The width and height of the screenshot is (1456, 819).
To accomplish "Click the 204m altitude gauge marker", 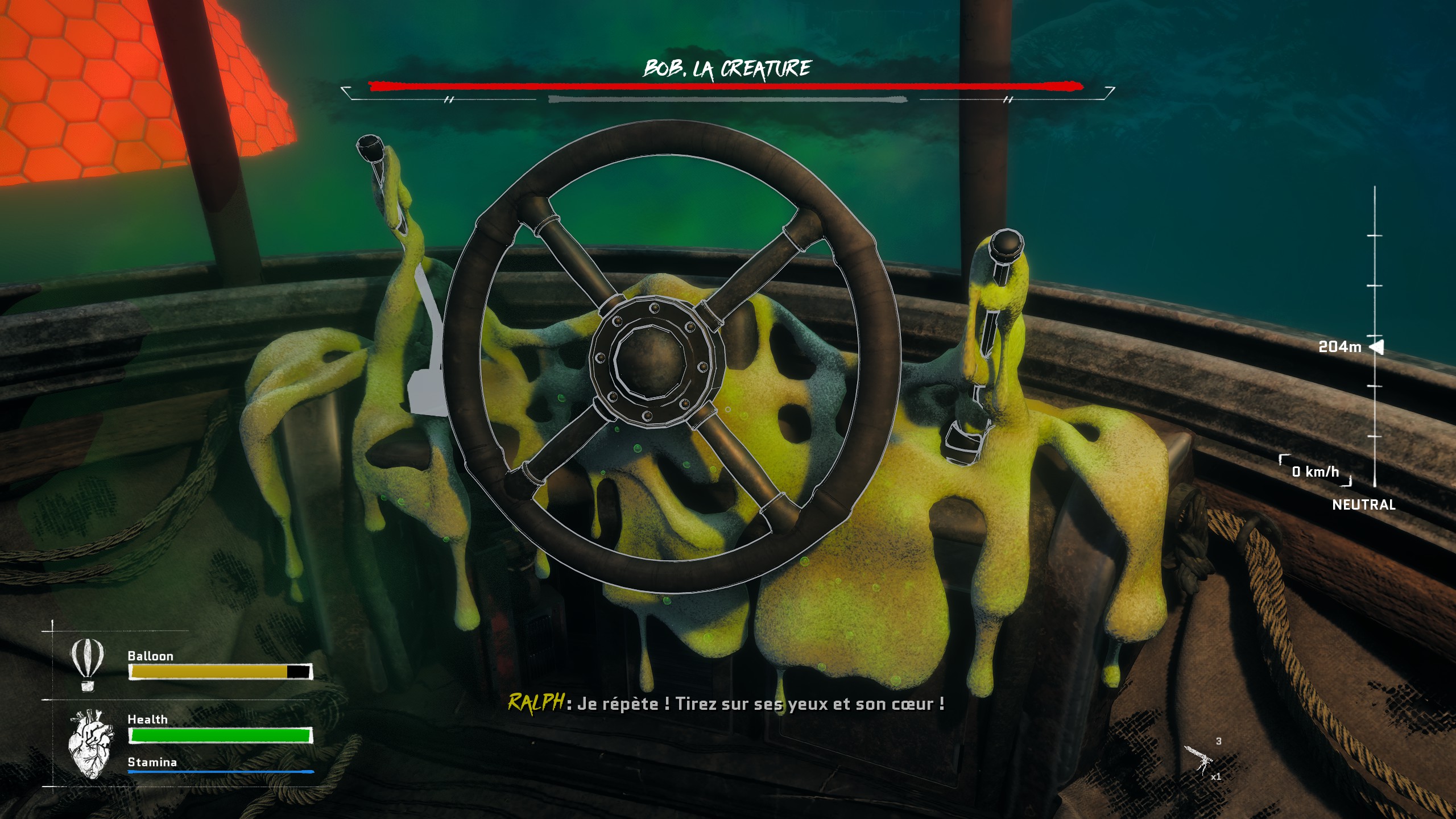I will pyautogui.click(x=1376, y=346).
